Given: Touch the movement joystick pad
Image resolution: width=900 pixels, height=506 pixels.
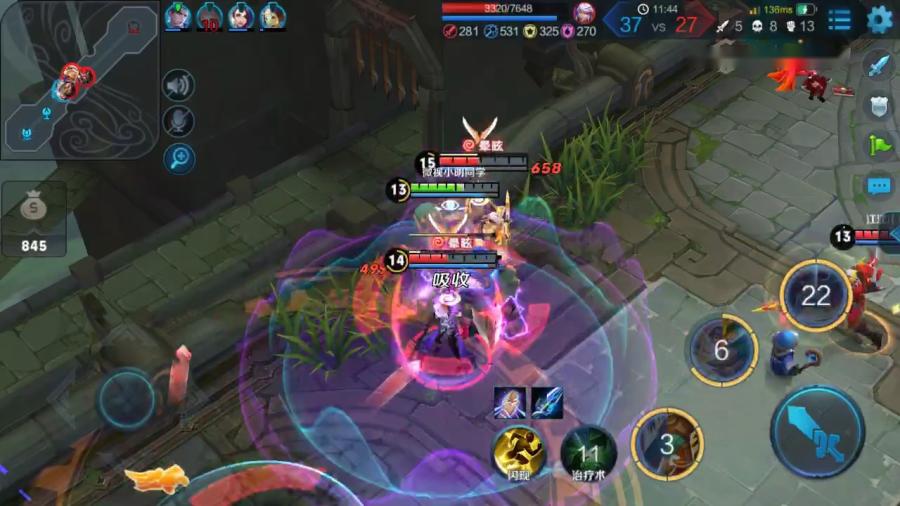Looking at the screenshot, I should [127, 399].
